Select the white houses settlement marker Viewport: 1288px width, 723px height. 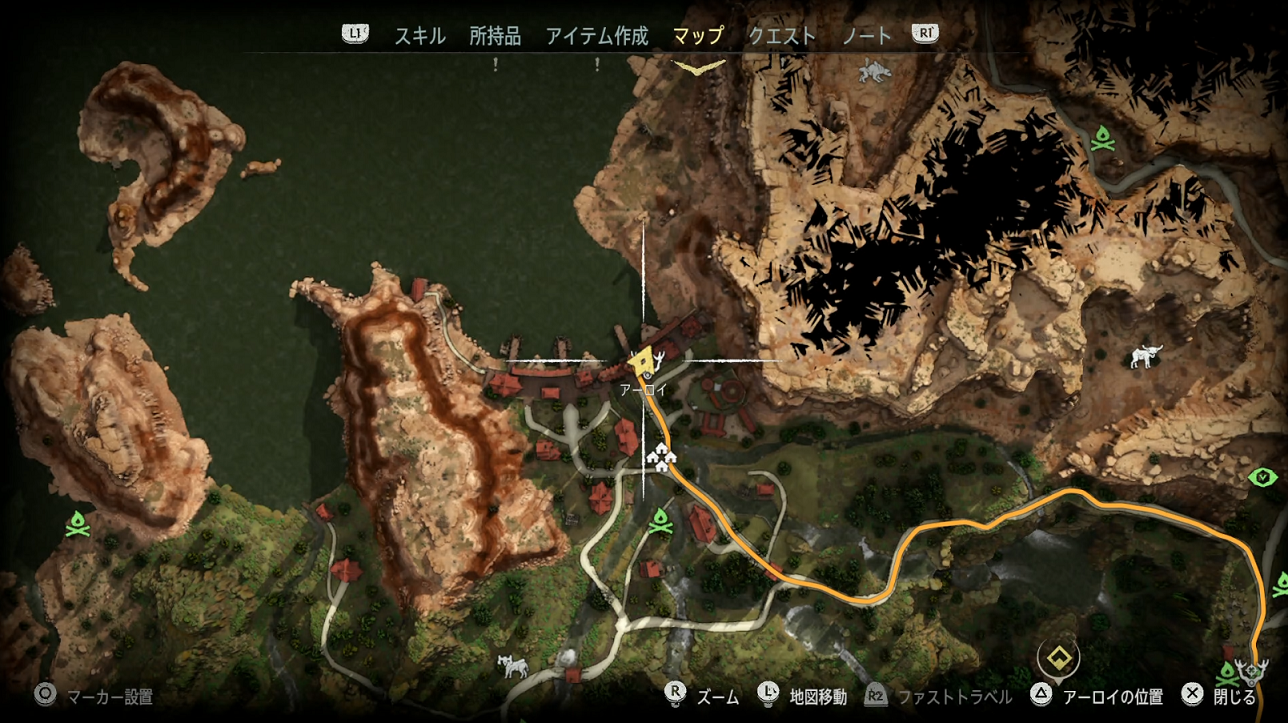[x=661, y=456]
